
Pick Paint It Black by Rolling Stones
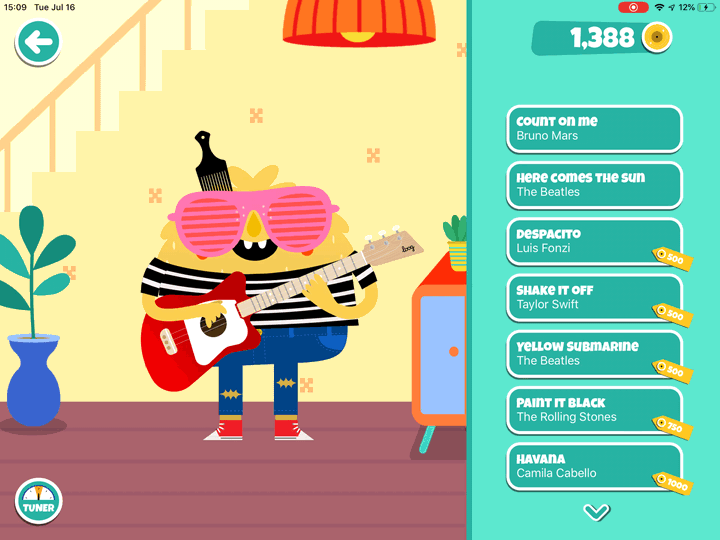[x=594, y=410]
